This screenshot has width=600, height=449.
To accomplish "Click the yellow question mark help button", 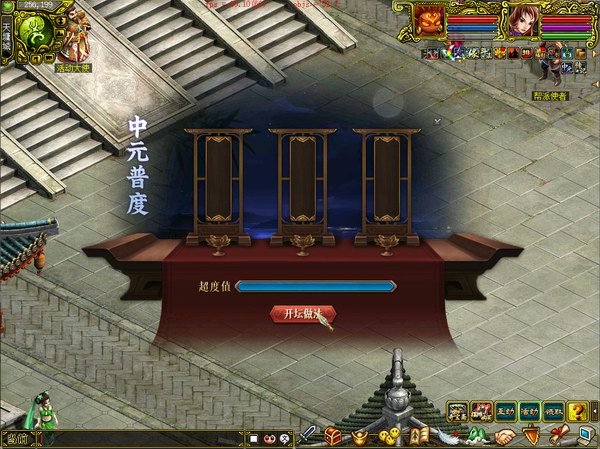I will click(x=577, y=410).
